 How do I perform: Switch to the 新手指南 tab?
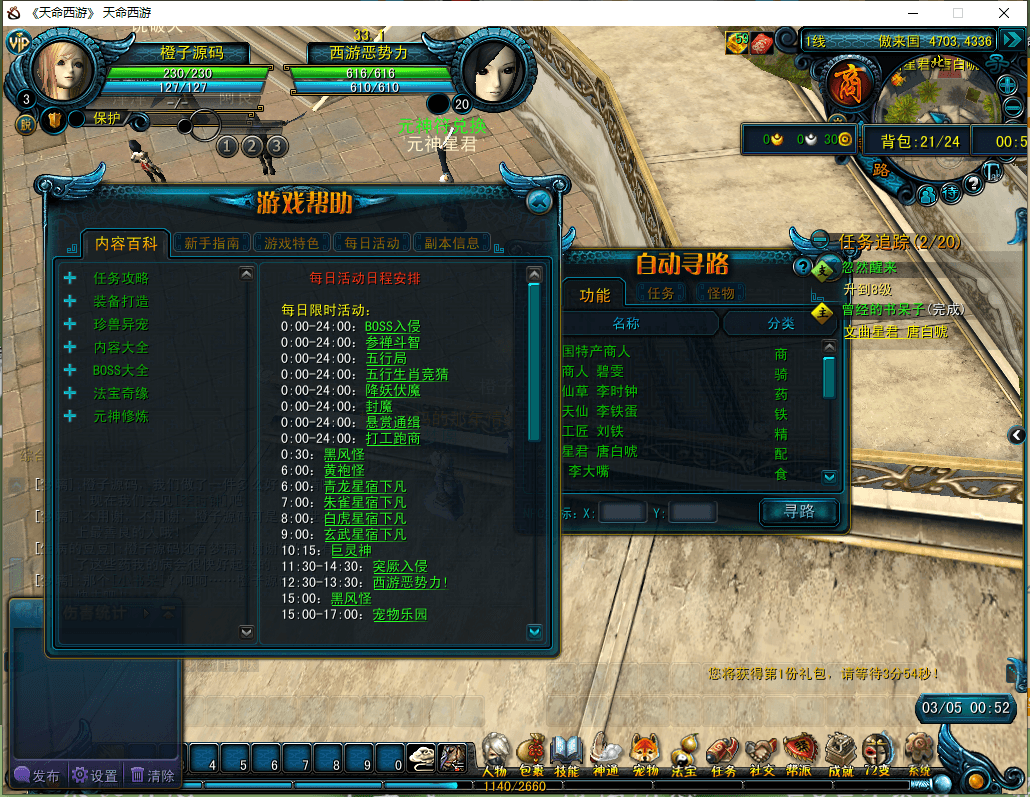click(x=212, y=242)
